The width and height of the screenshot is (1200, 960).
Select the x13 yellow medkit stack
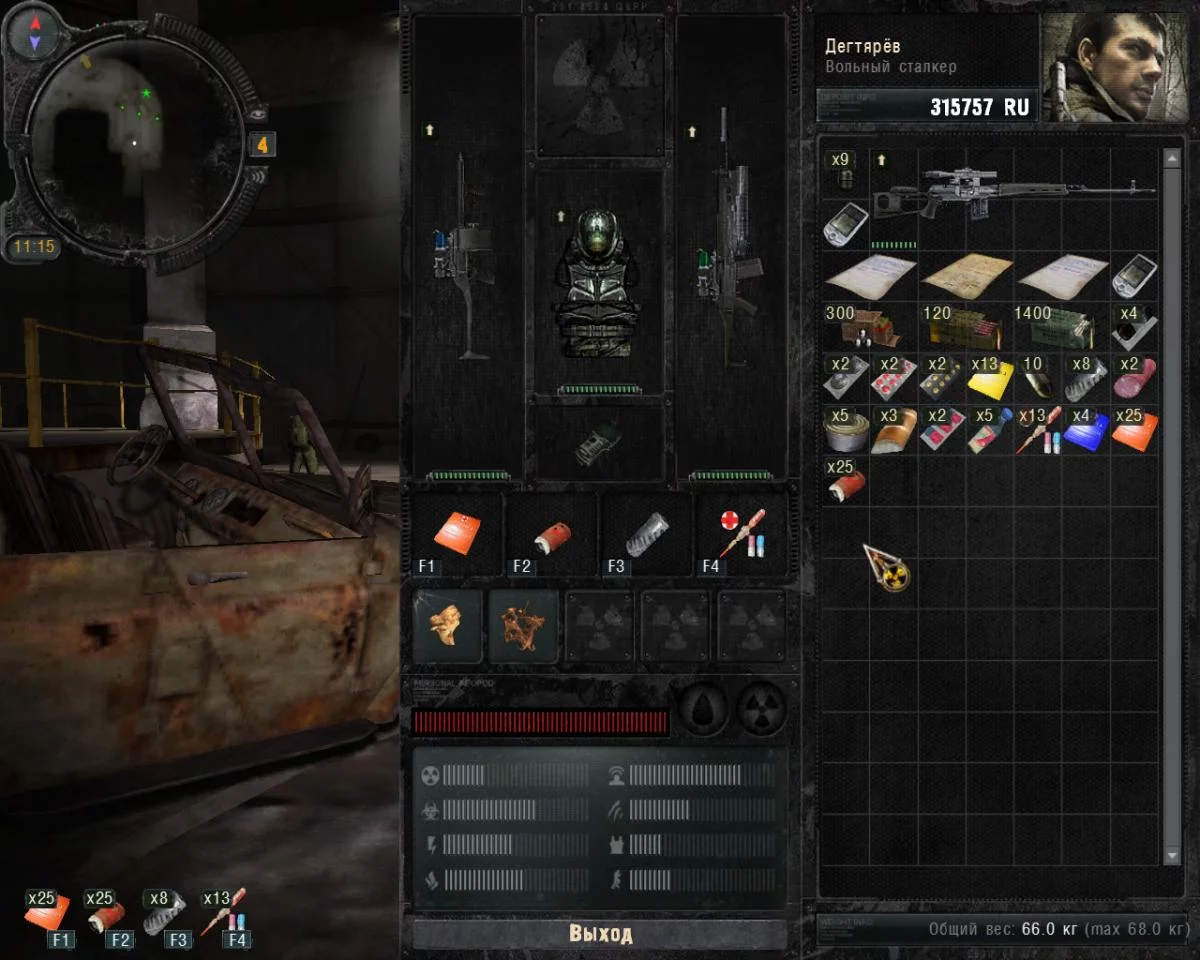coord(989,378)
